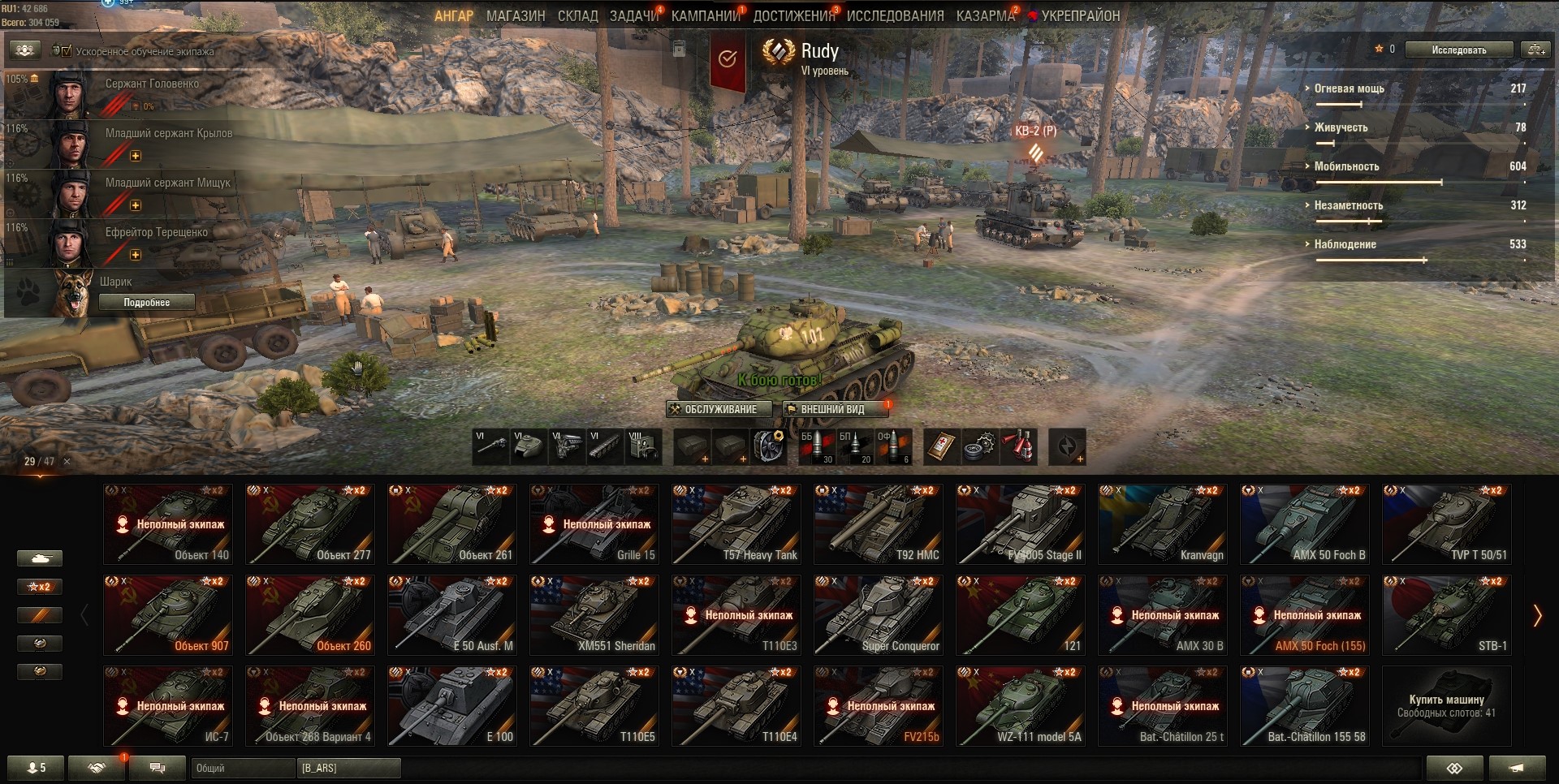The image size is (1559, 784).
Task: Open the ДОСТИЖЕНИЯ achievements tab
Action: 793,15
